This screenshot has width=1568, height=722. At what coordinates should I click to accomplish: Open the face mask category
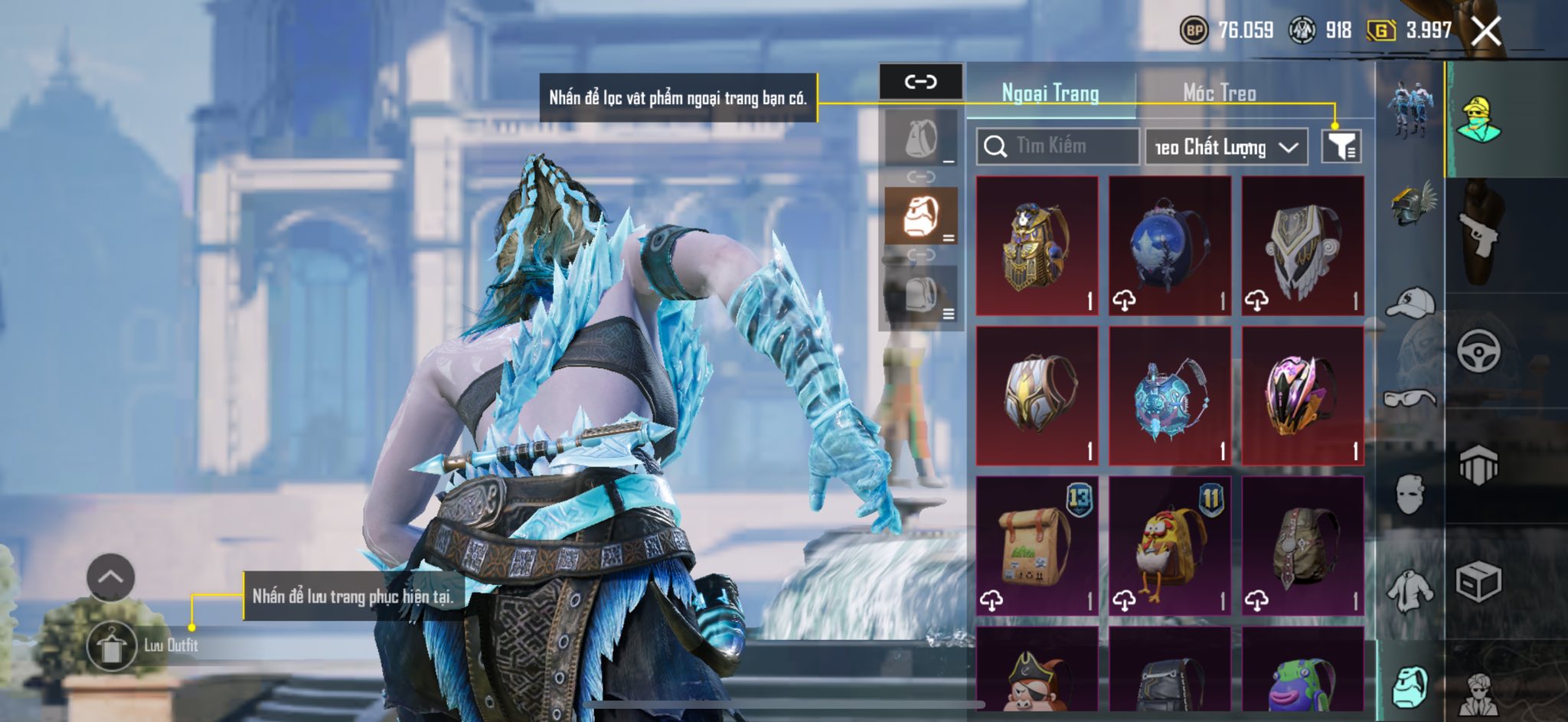pyautogui.click(x=1410, y=495)
